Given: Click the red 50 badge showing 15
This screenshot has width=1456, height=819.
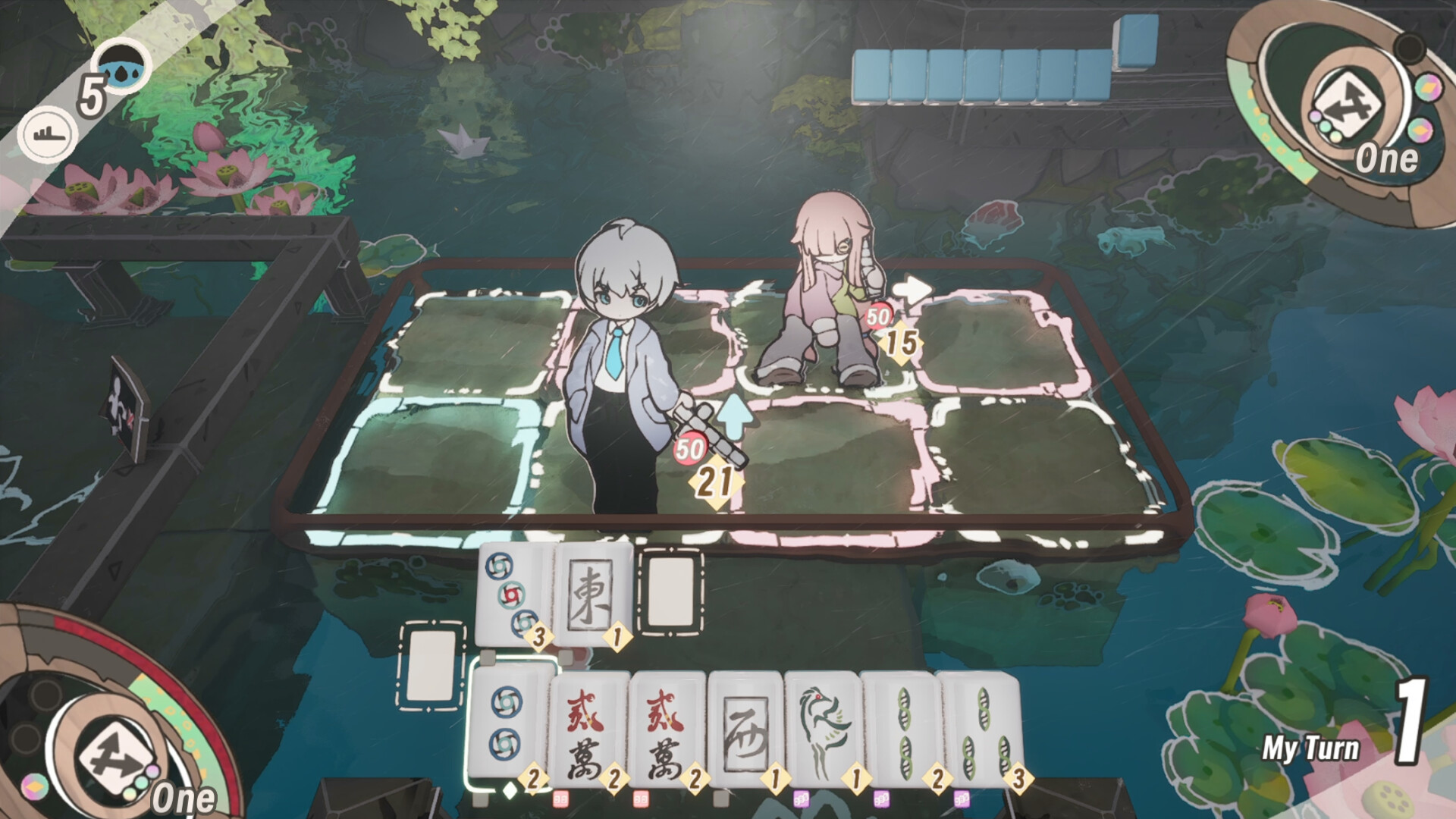Looking at the screenshot, I should point(877,315).
